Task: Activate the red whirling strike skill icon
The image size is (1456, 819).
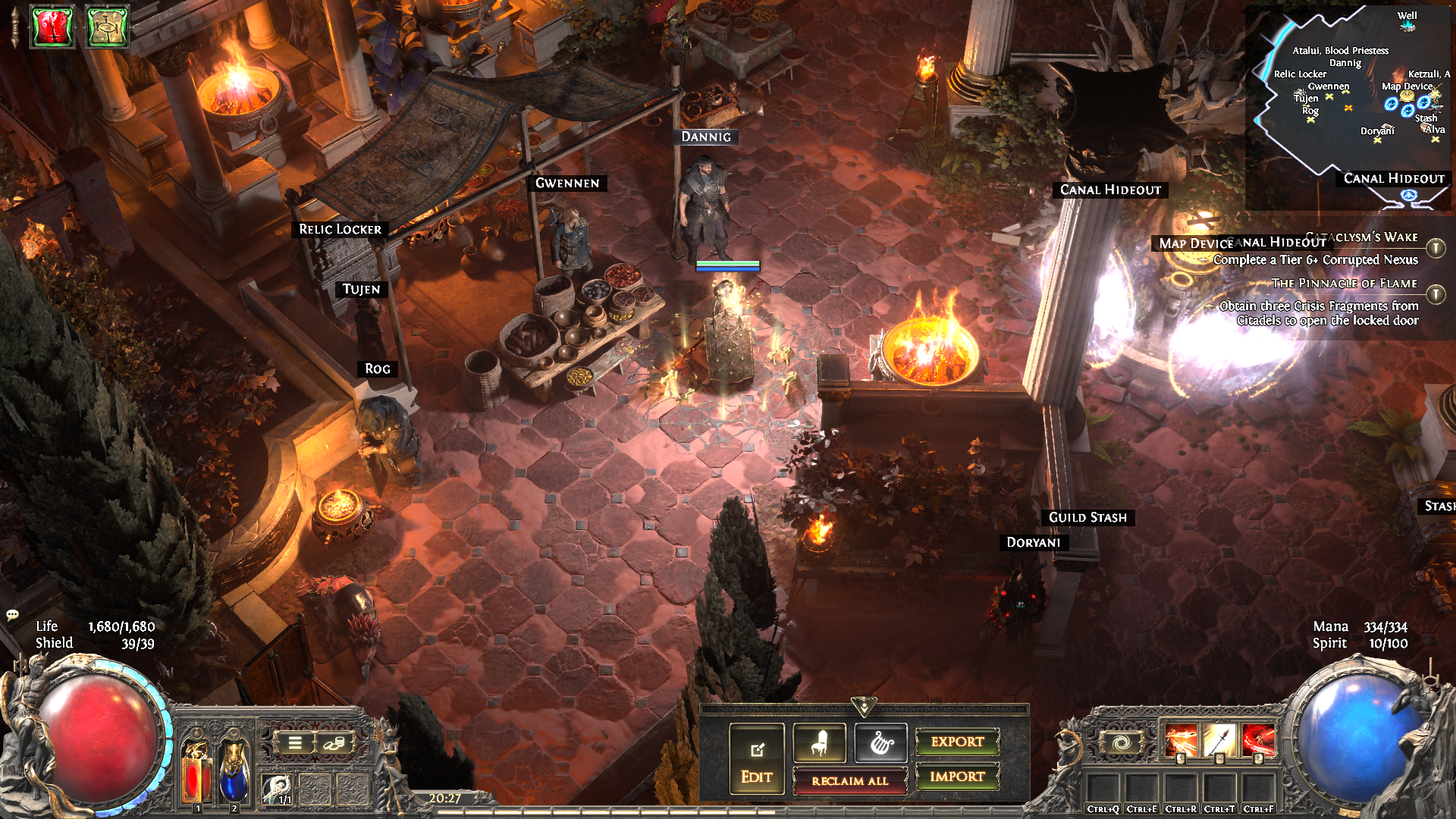Action: [1258, 741]
